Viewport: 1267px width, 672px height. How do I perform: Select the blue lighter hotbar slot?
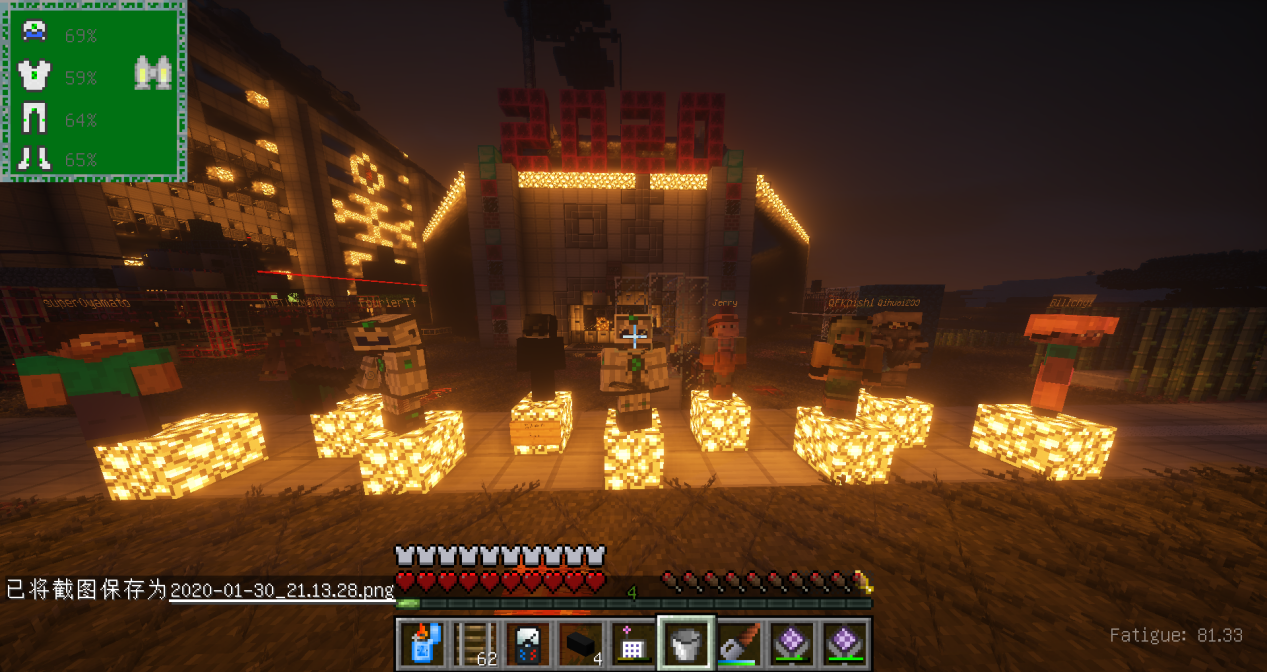pyautogui.click(x=423, y=643)
